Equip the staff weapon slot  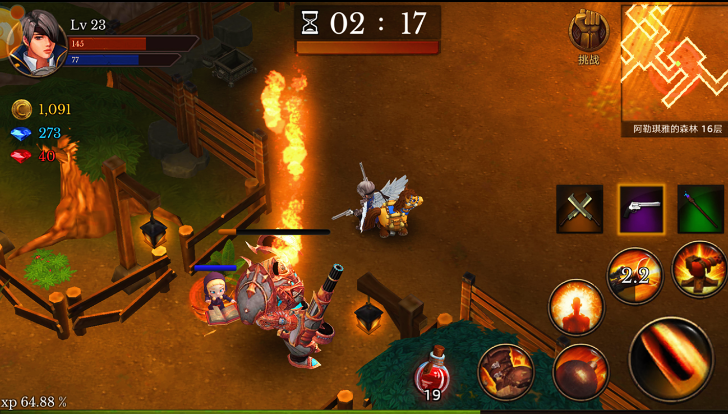(x=700, y=209)
